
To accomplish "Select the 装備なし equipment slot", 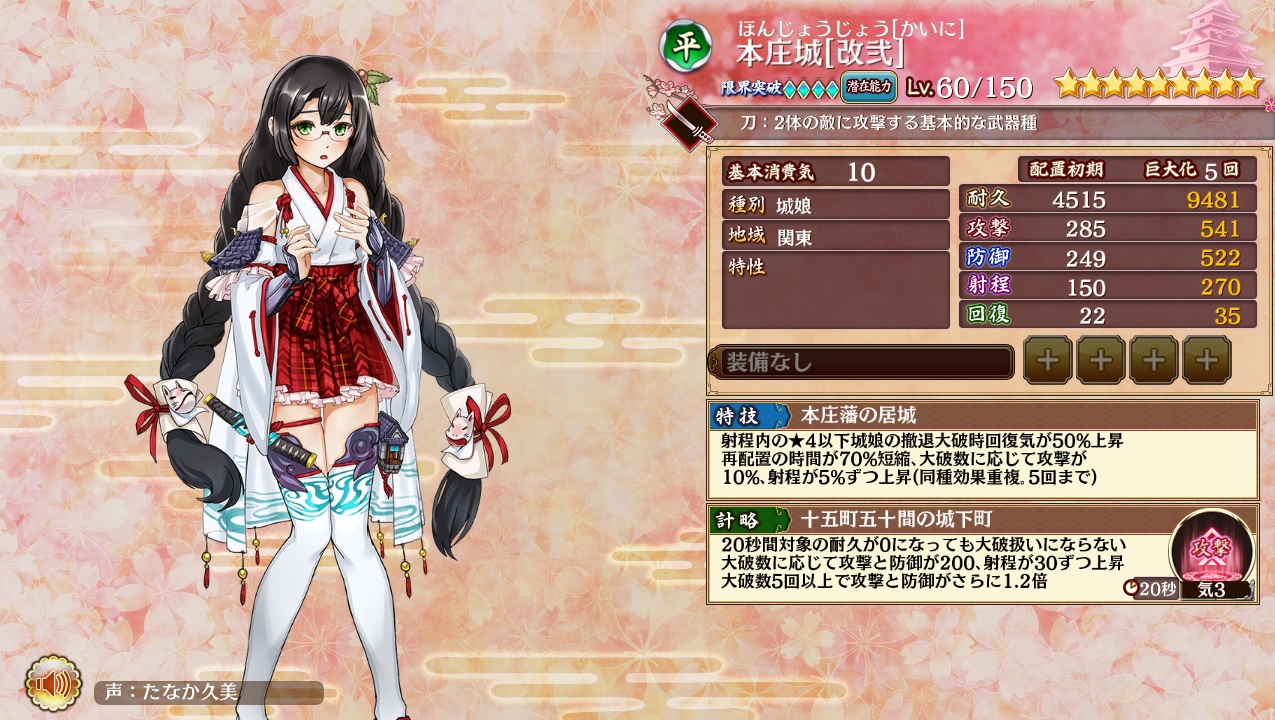I will 862,362.
